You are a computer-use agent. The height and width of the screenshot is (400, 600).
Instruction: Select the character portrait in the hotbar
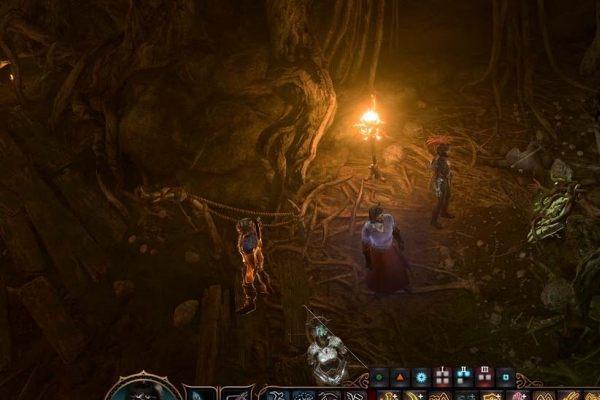143,389
